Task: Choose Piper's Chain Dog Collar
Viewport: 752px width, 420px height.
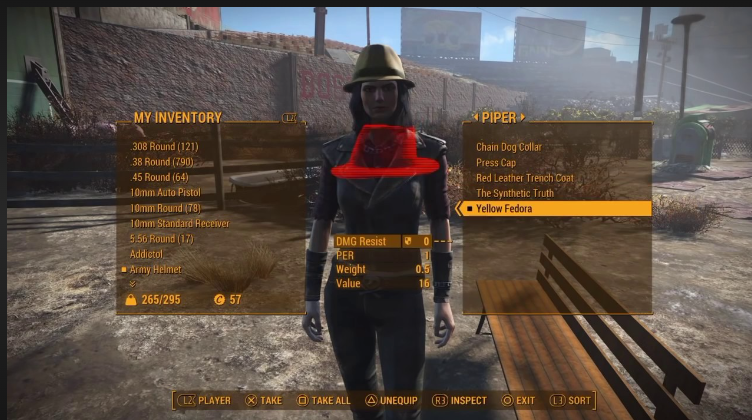Action: pos(508,147)
